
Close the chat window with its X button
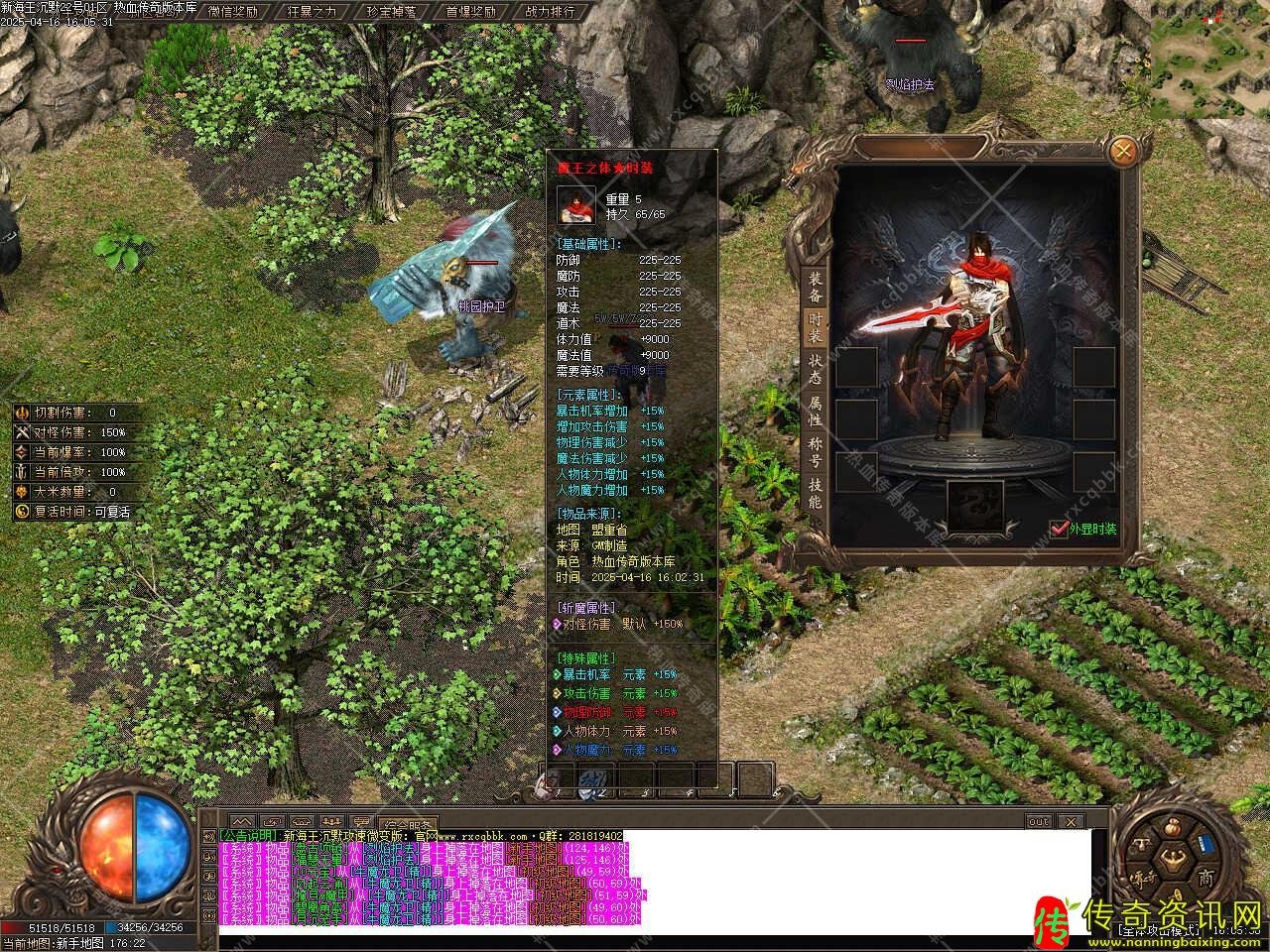(1071, 822)
